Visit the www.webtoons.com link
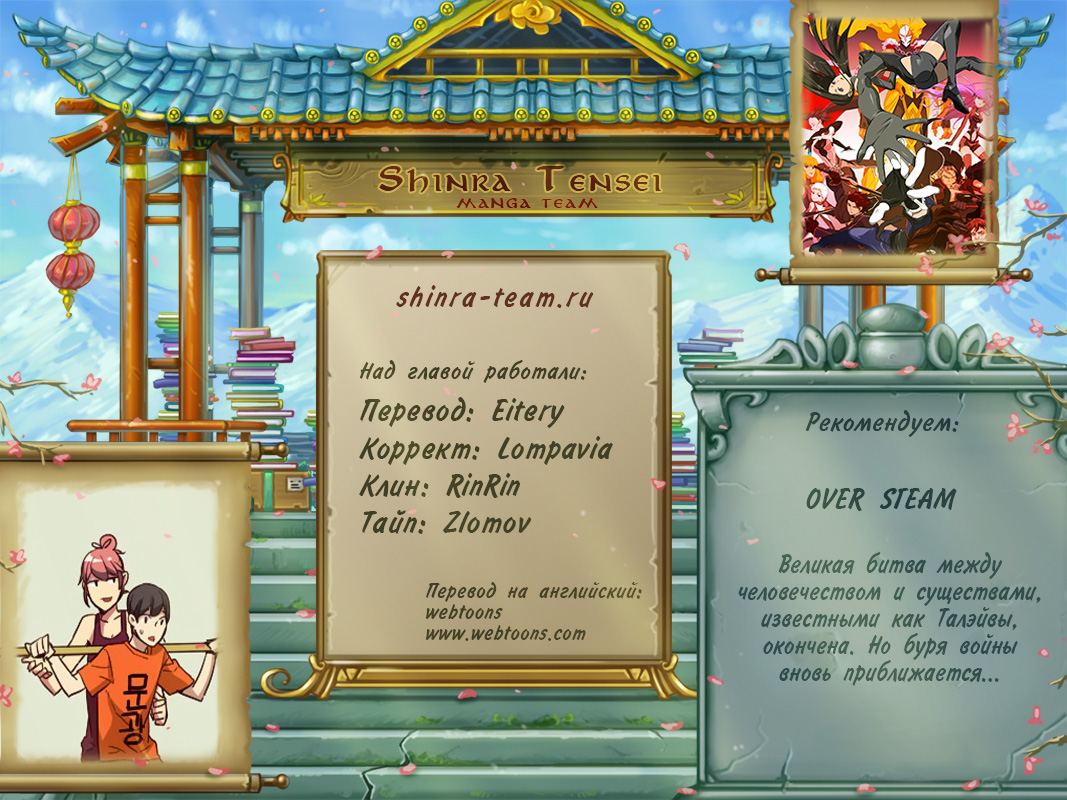1067x800 pixels. pos(505,633)
